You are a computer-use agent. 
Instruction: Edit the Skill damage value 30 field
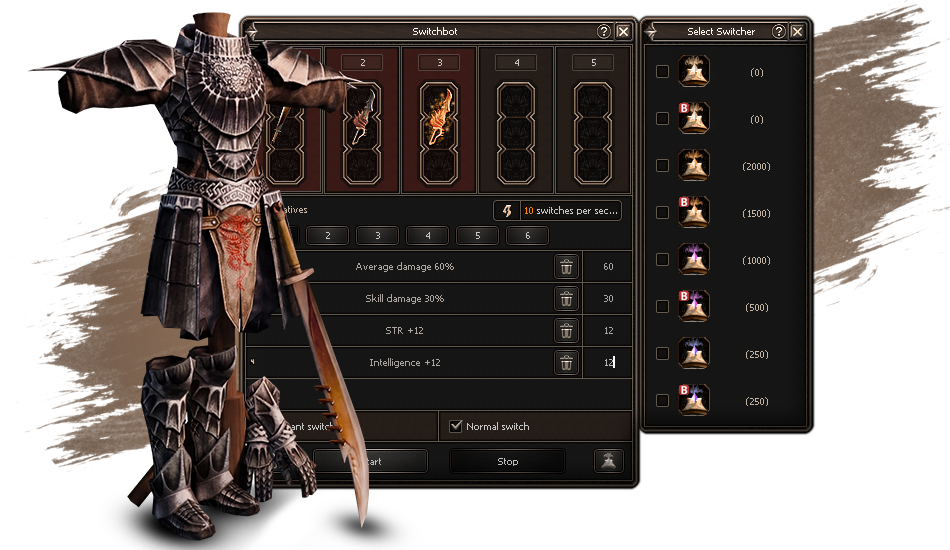coord(608,299)
